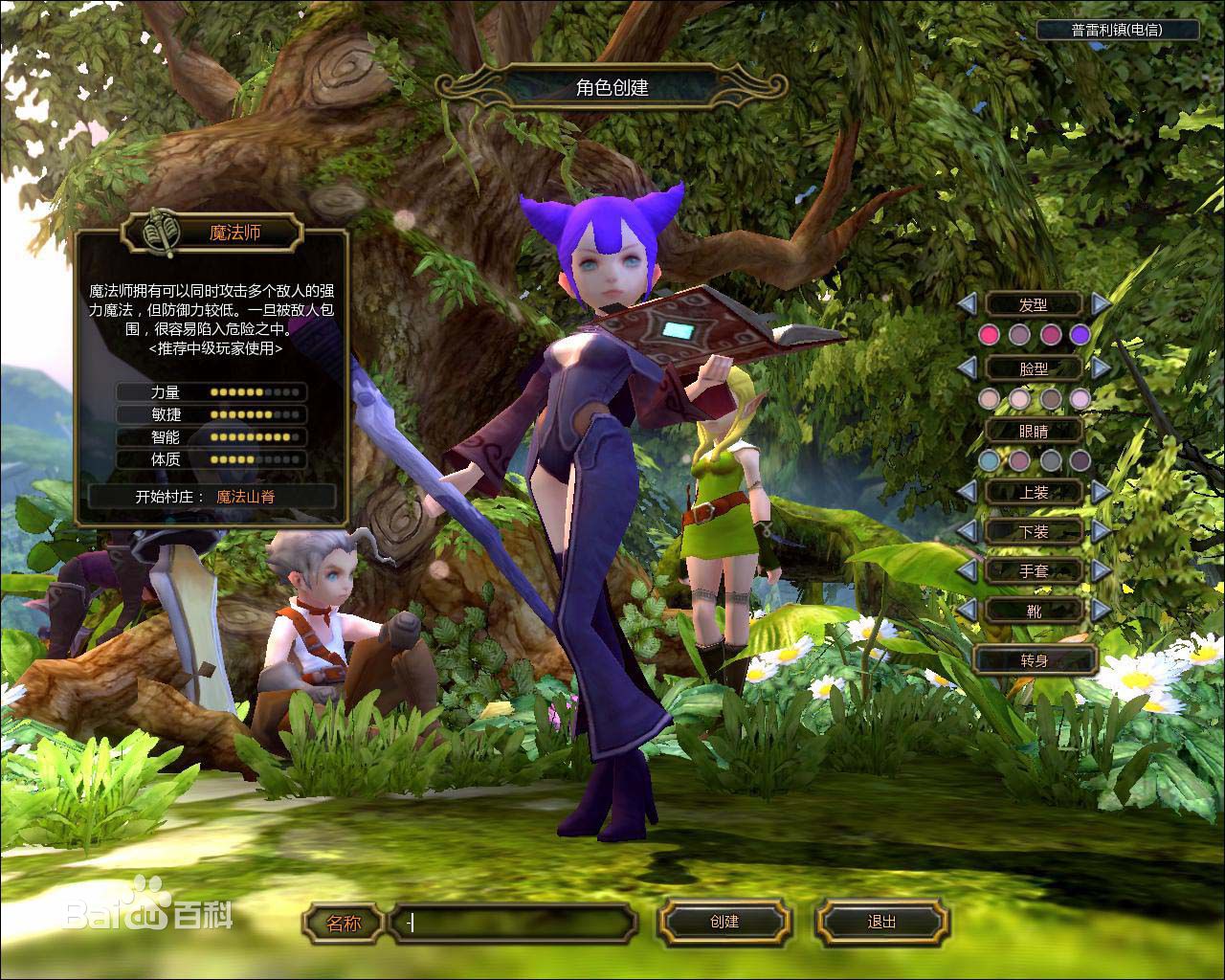Select the bright purple hair color swatch
This screenshot has width=1225, height=980.
pos(1080,335)
